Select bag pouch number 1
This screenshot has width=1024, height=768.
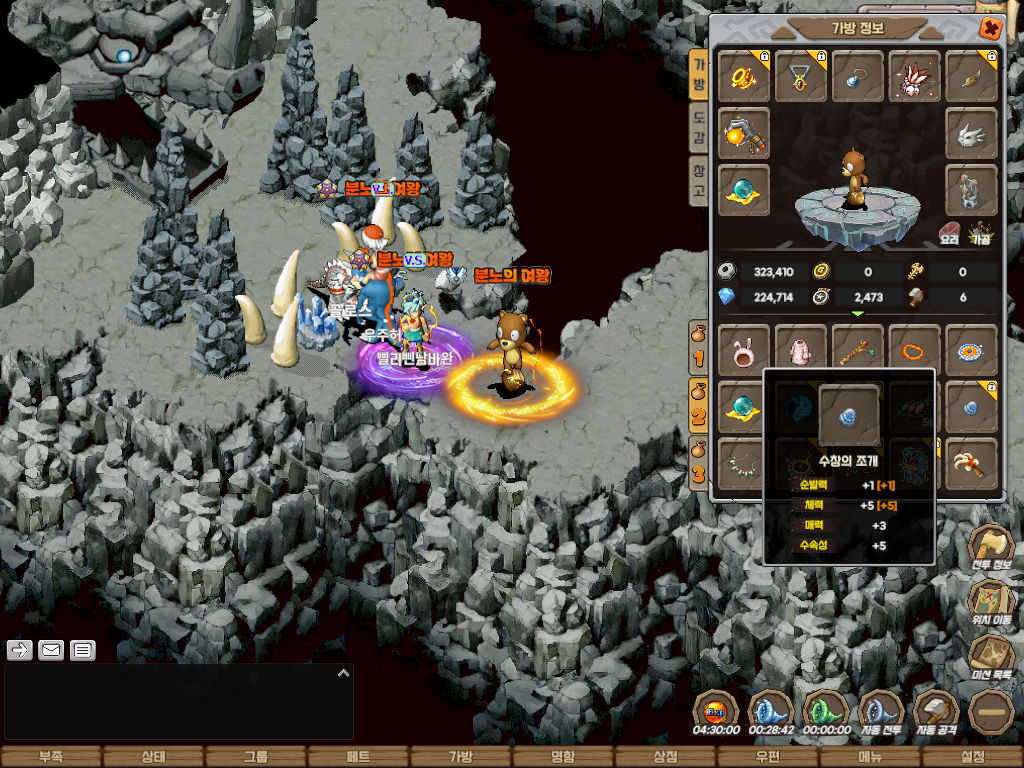coord(700,346)
